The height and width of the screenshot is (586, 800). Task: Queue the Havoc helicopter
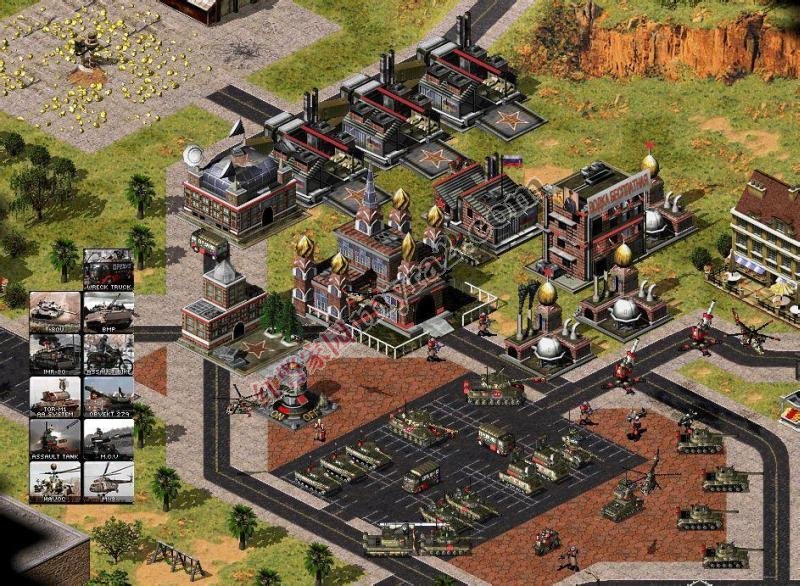tap(55, 480)
